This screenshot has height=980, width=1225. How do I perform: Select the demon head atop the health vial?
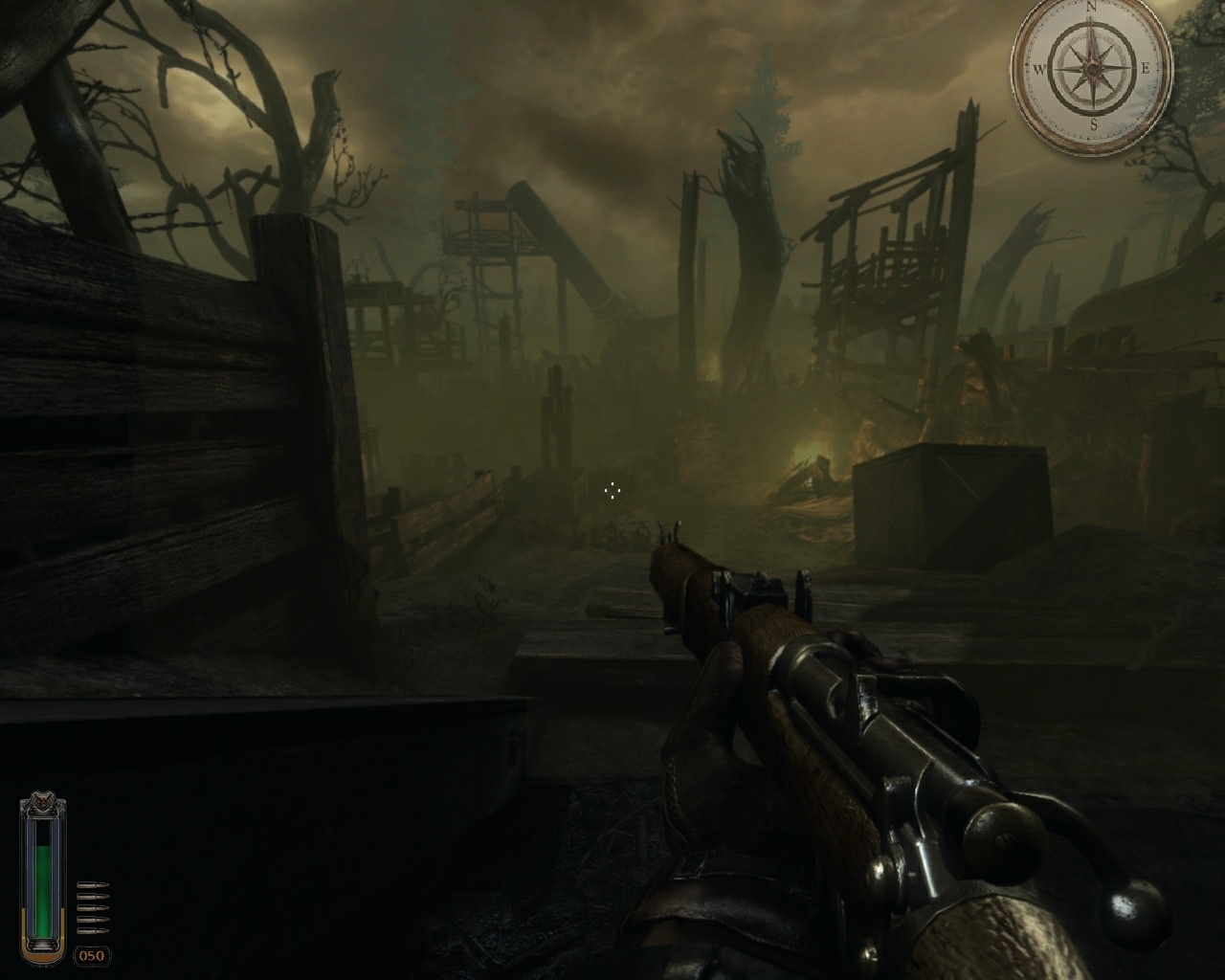[42, 799]
